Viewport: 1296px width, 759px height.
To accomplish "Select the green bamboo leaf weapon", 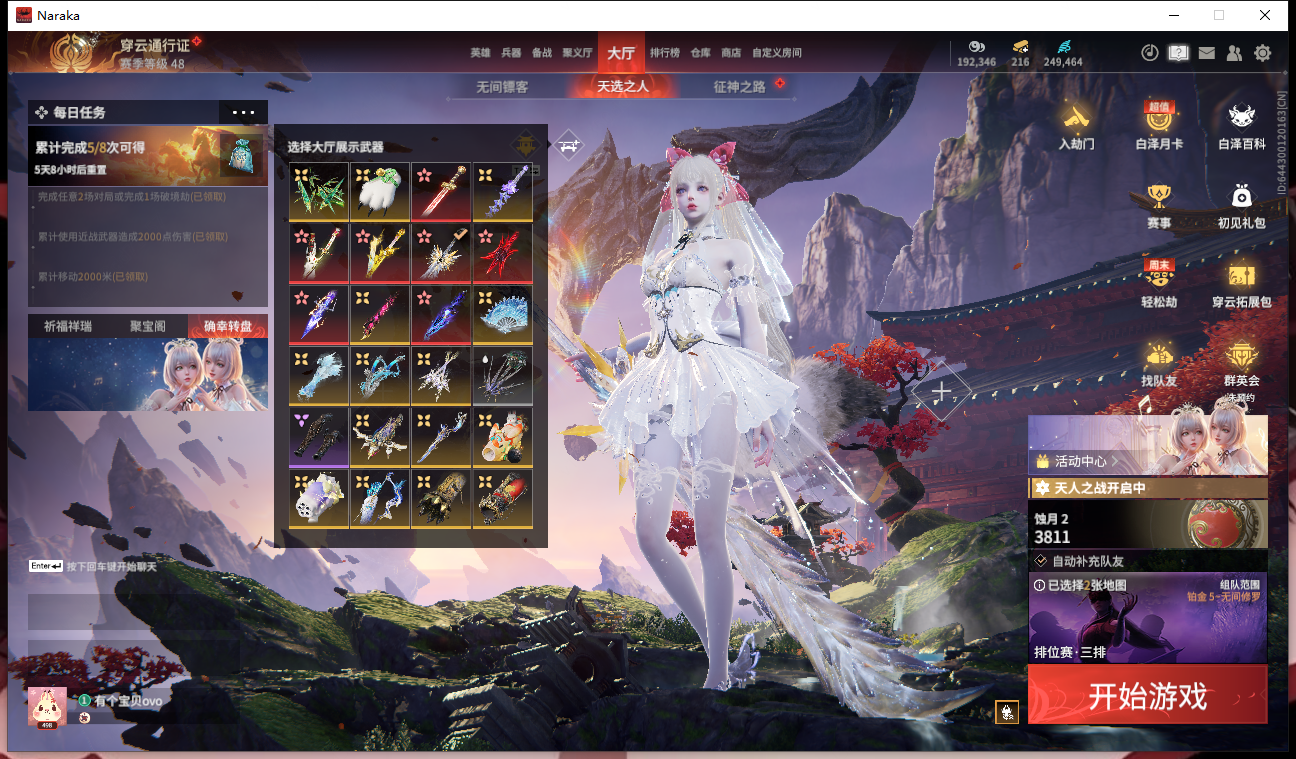I will (x=319, y=191).
